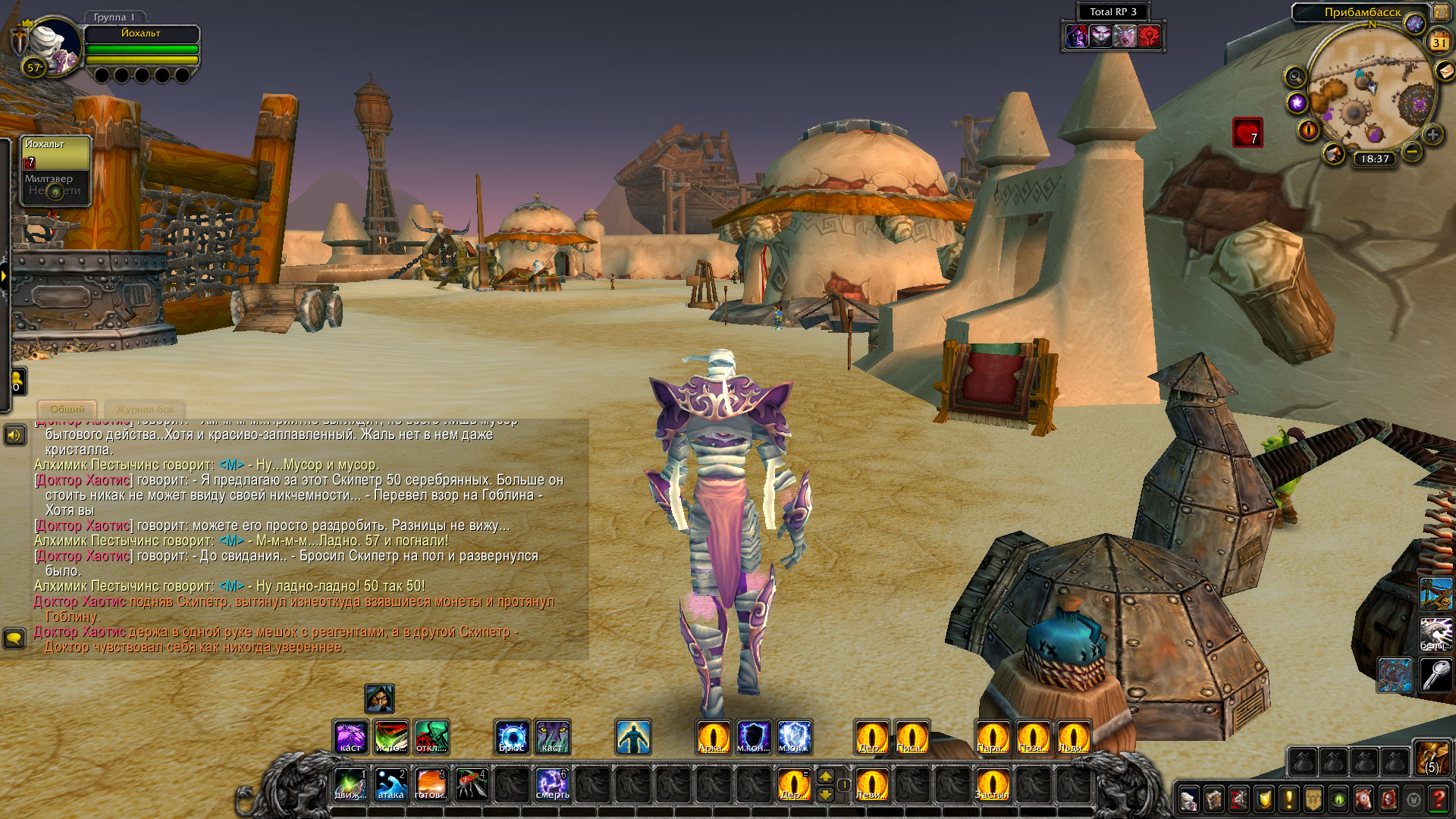This screenshot has height=819, width=1456.
Task: Use the Леви eye macro
Action: coord(871,784)
